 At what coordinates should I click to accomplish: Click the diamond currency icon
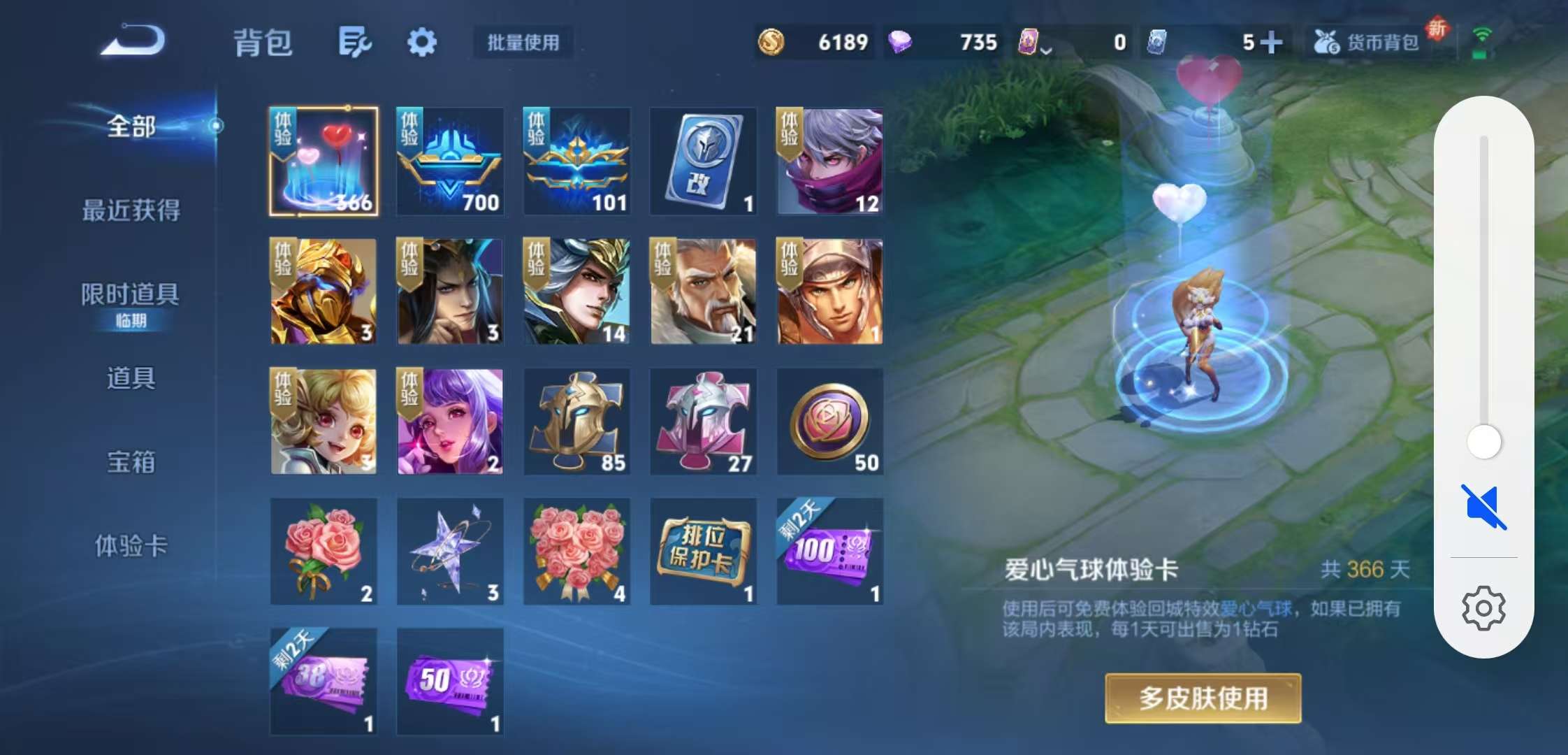point(901,42)
